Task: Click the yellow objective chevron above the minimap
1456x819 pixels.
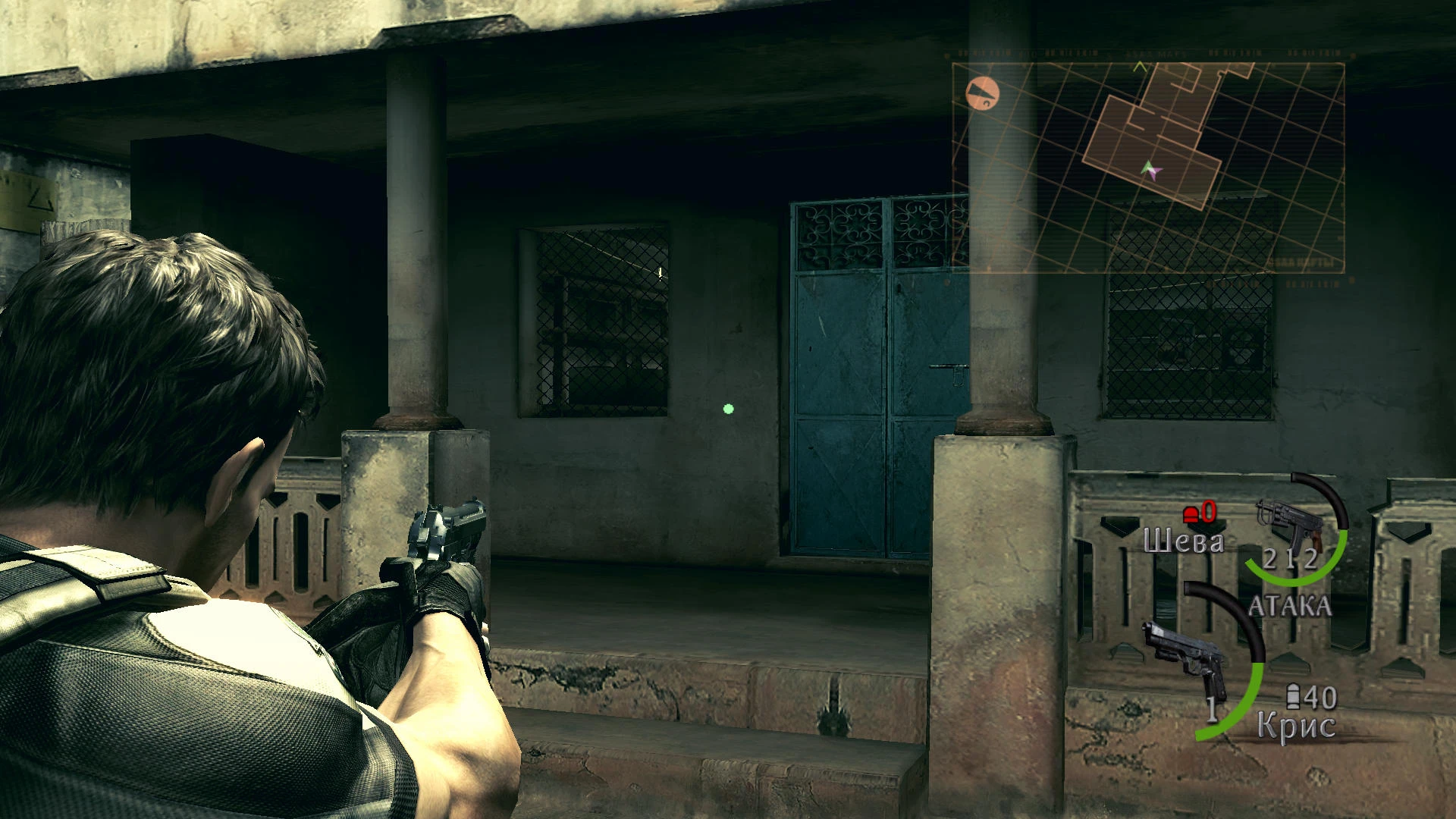Action: pos(1141,66)
